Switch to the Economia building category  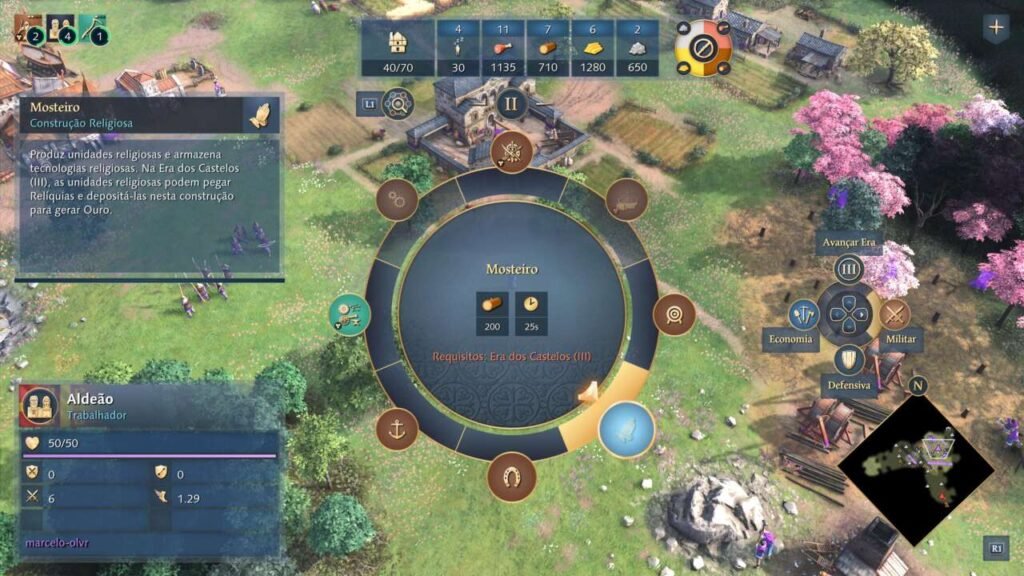click(803, 315)
